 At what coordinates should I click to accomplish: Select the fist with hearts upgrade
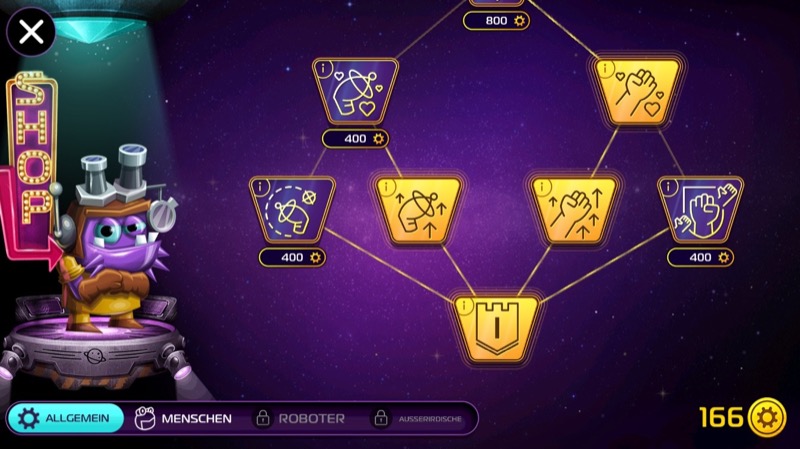click(x=637, y=91)
